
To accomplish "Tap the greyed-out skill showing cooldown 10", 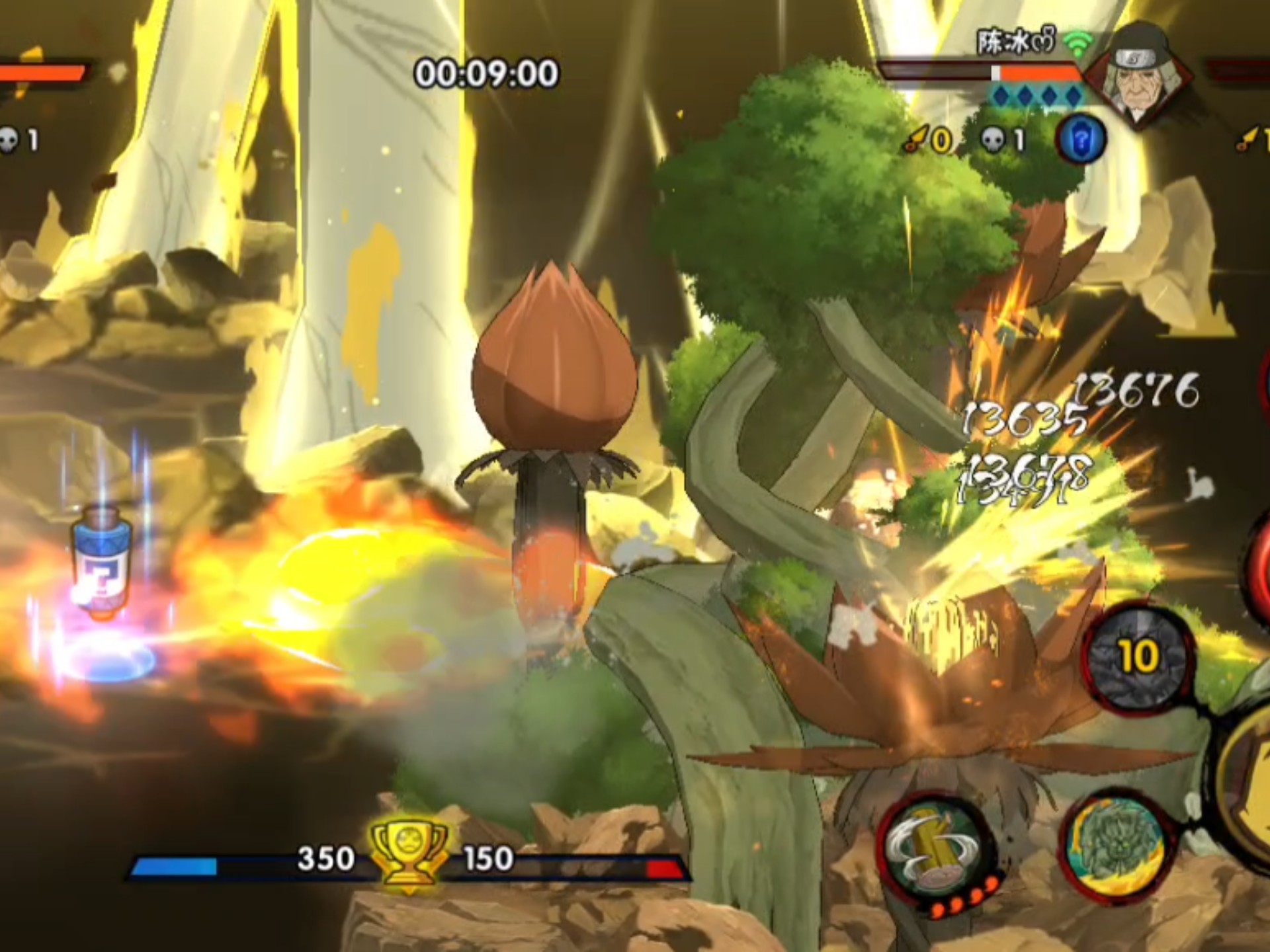I will [1139, 658].
